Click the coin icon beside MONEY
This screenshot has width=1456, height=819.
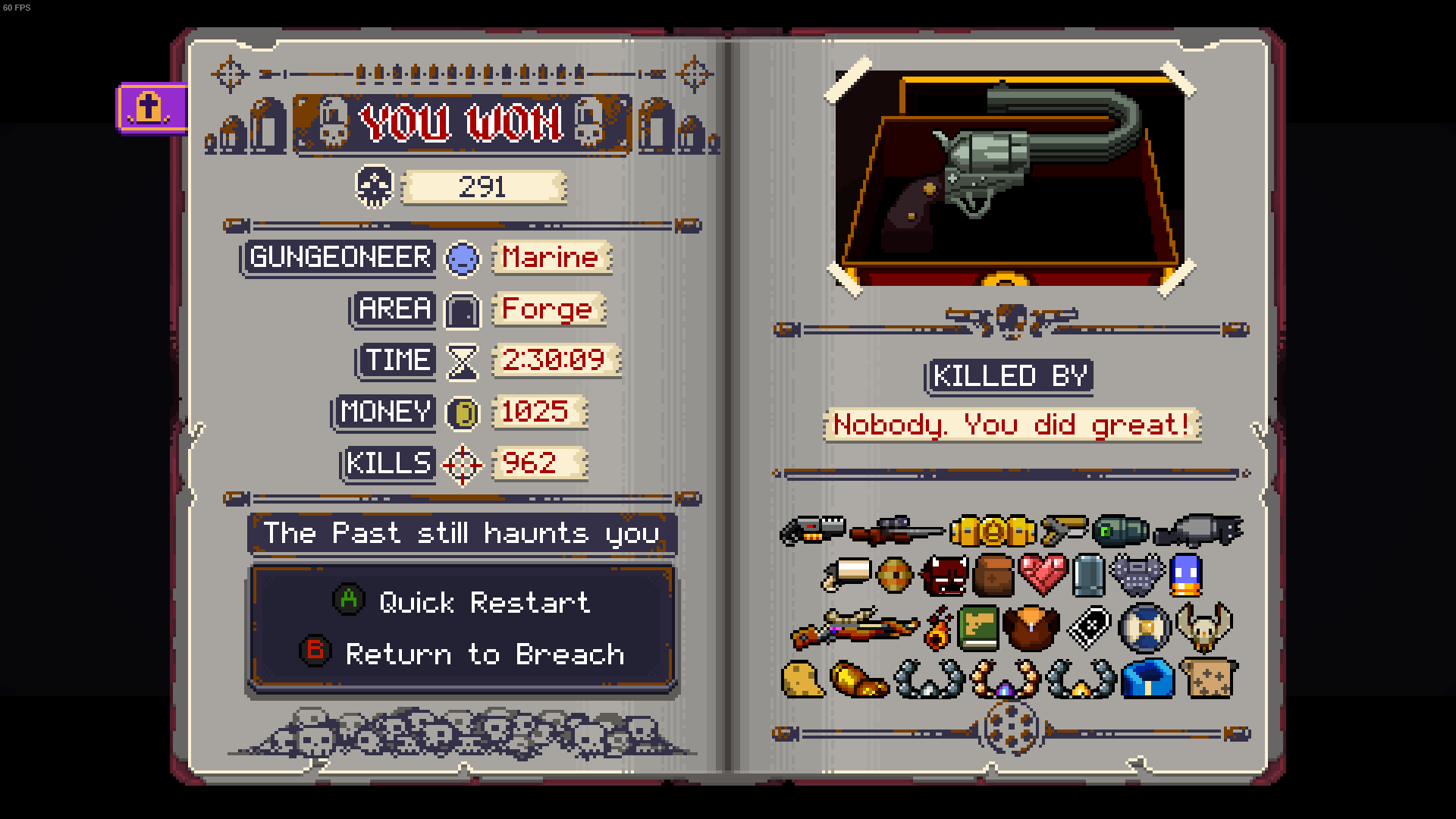click(x=463, y=412)
